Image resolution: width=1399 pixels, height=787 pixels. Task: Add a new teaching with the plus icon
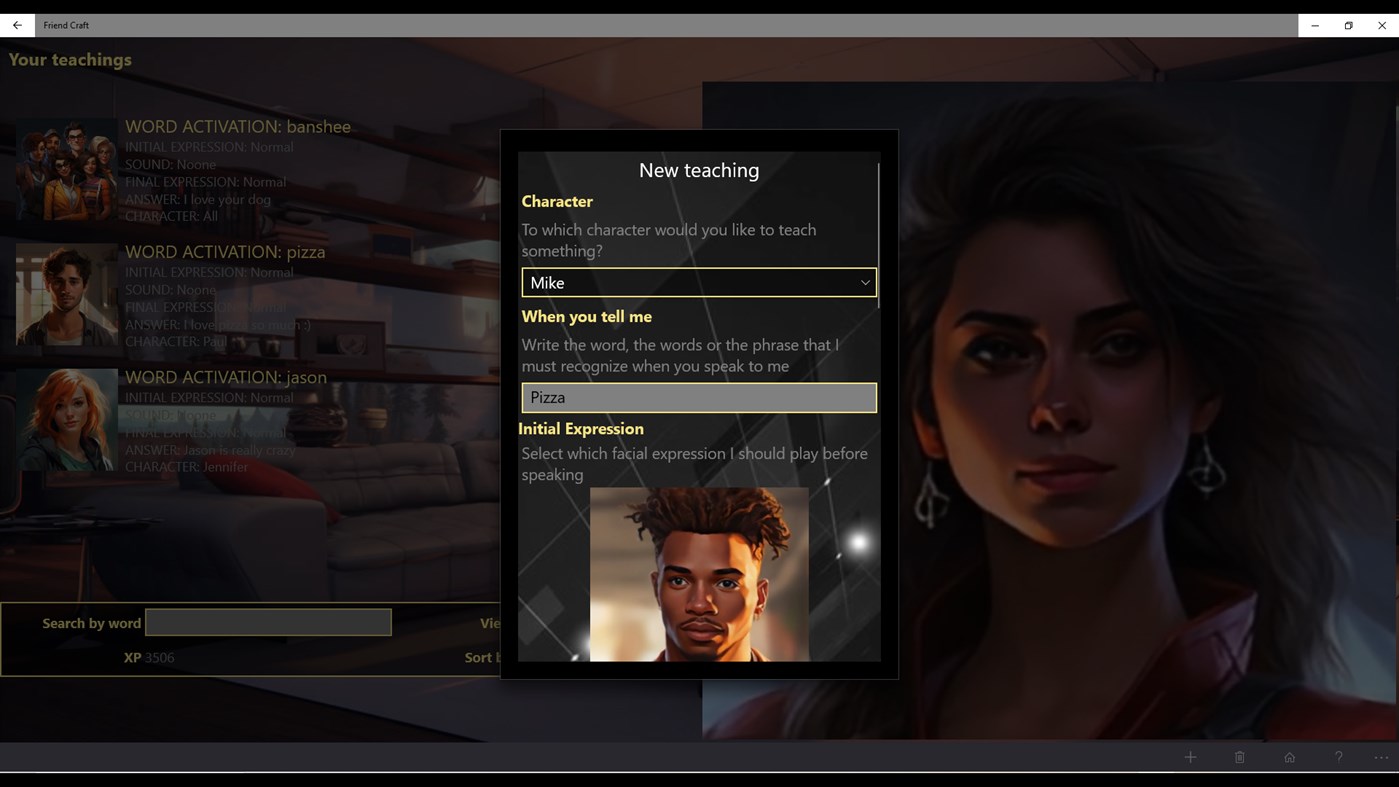click(x=1190, y=757)
